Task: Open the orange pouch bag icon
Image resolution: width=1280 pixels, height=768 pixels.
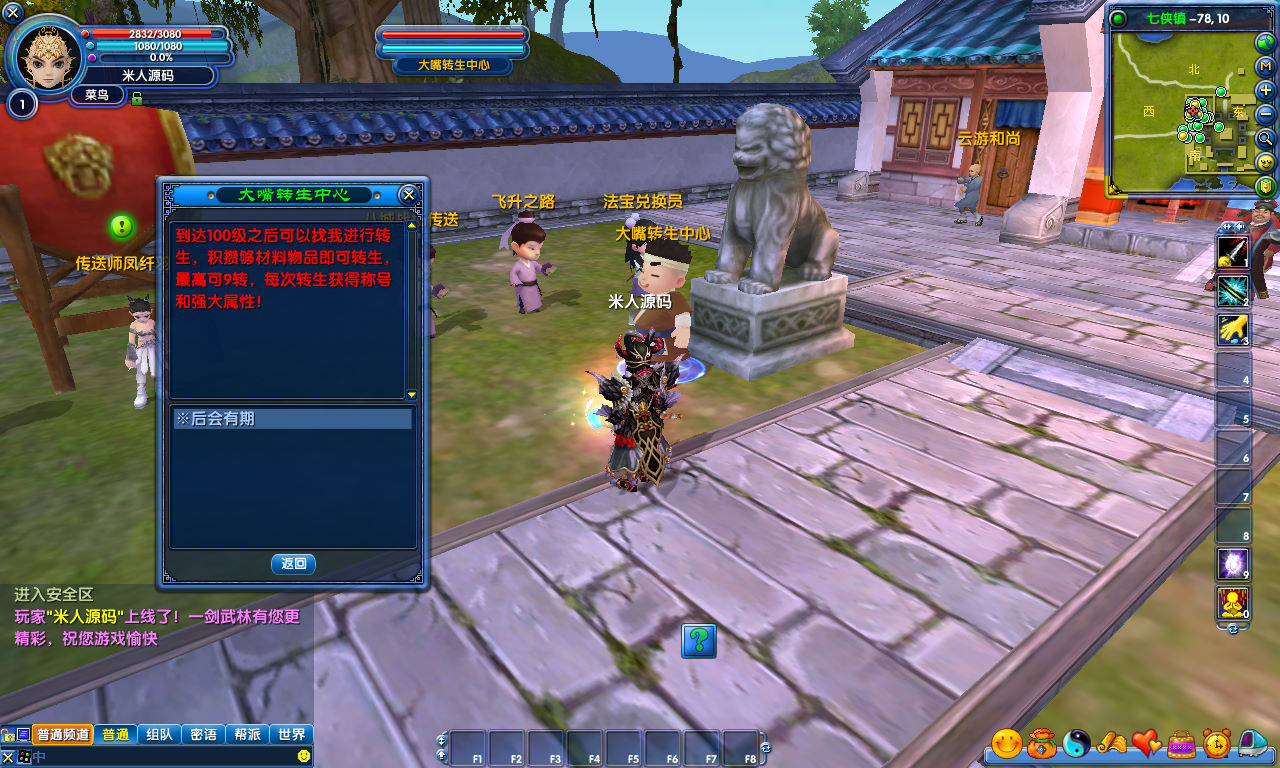Action: pyautogui.click(x=1041, y=743)
